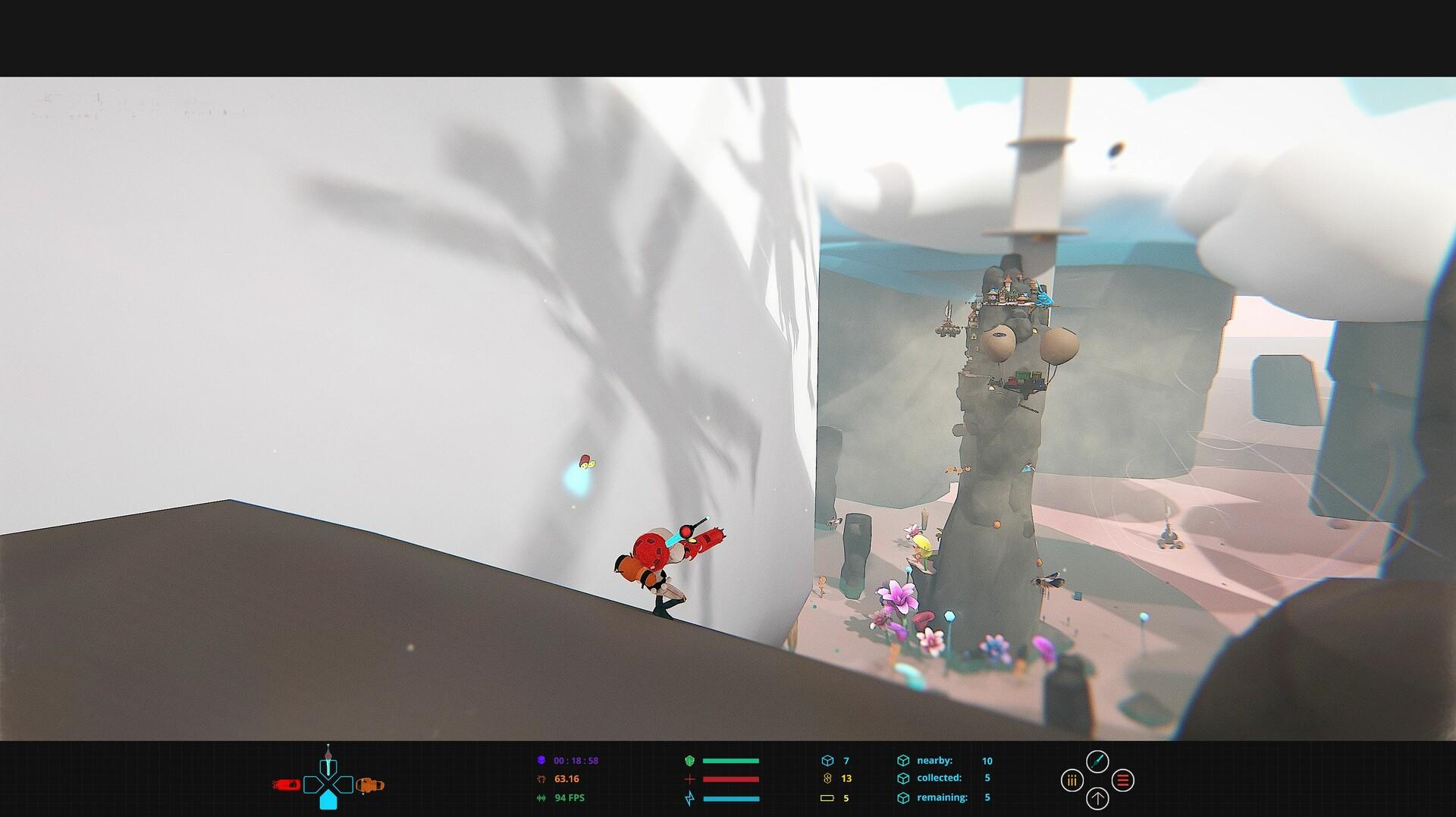Viewport: 1456px width, 817px height.
Task: Select the red rocket weapon on the d-pad left
Action: click(x=287, y=783)
